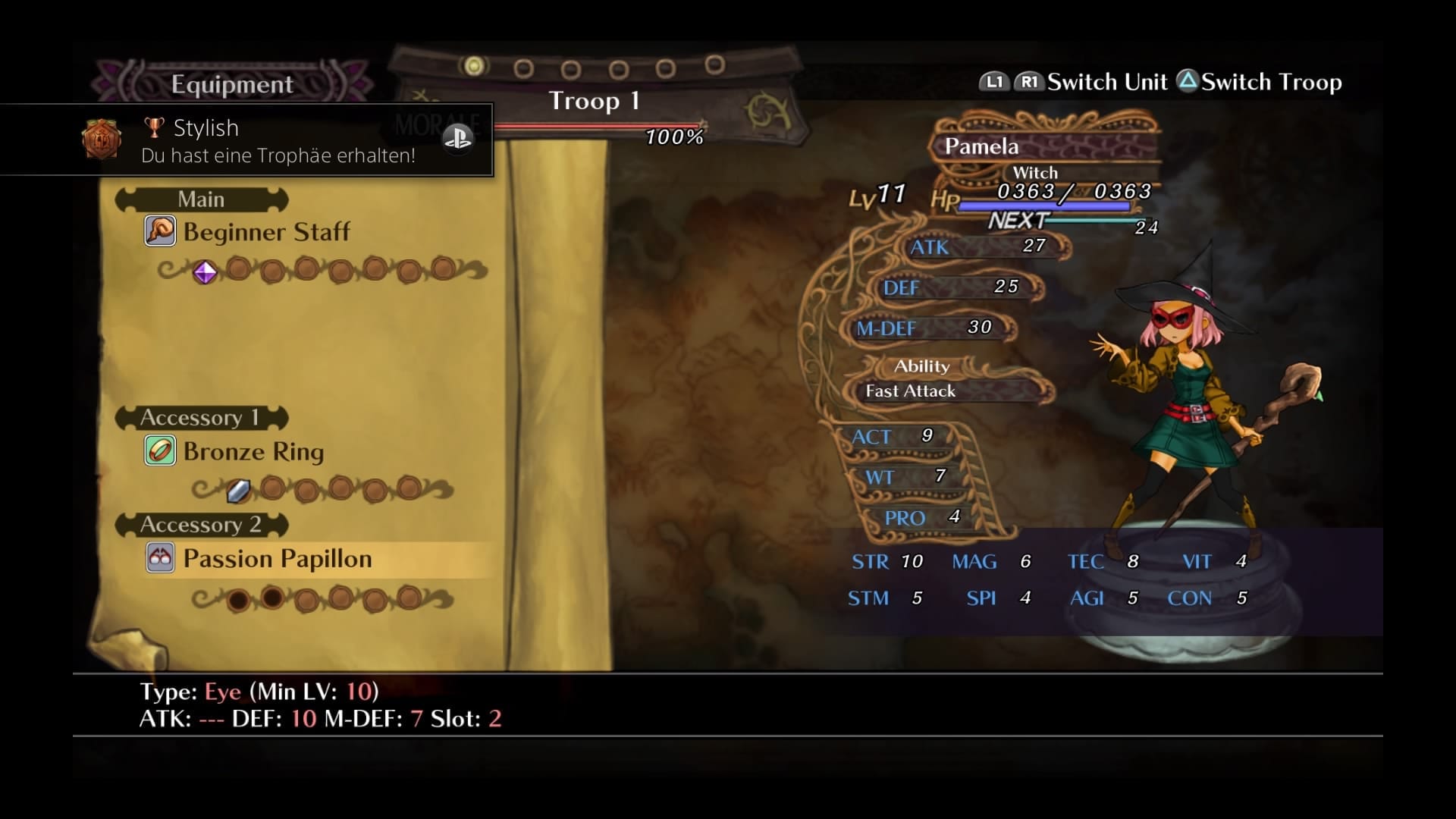The image size is (1456, 819).
Task: Click the Bronze Ring accessory icon
Action: (159, 450)
